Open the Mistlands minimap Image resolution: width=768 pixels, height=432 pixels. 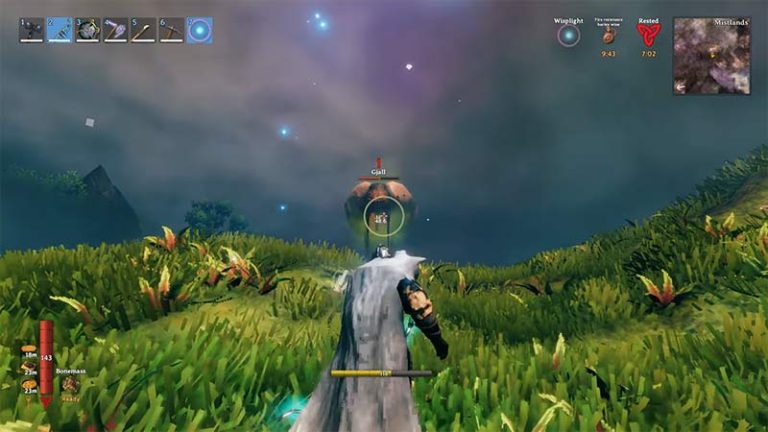(x=711, y=56)
